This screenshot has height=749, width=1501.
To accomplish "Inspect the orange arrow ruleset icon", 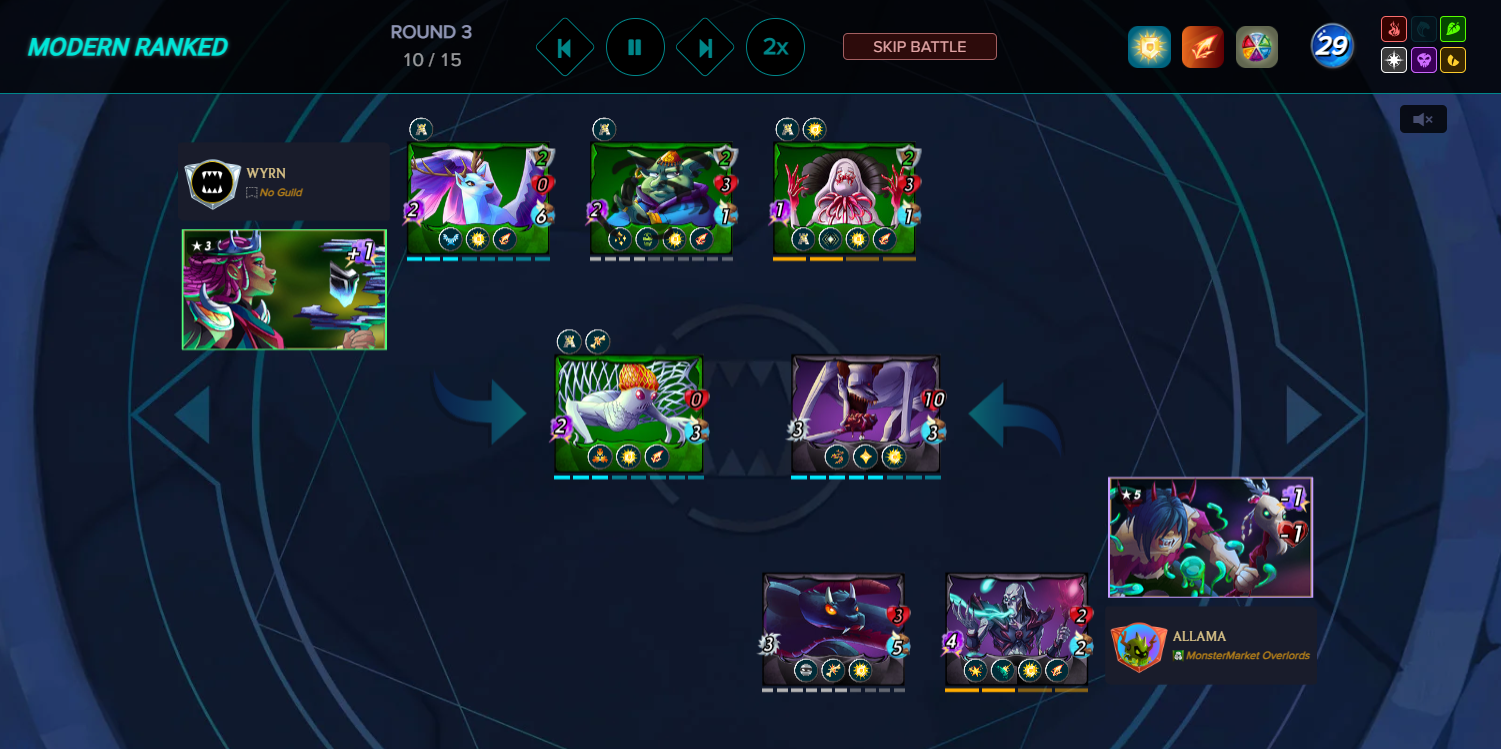I will pos(1202,46).
